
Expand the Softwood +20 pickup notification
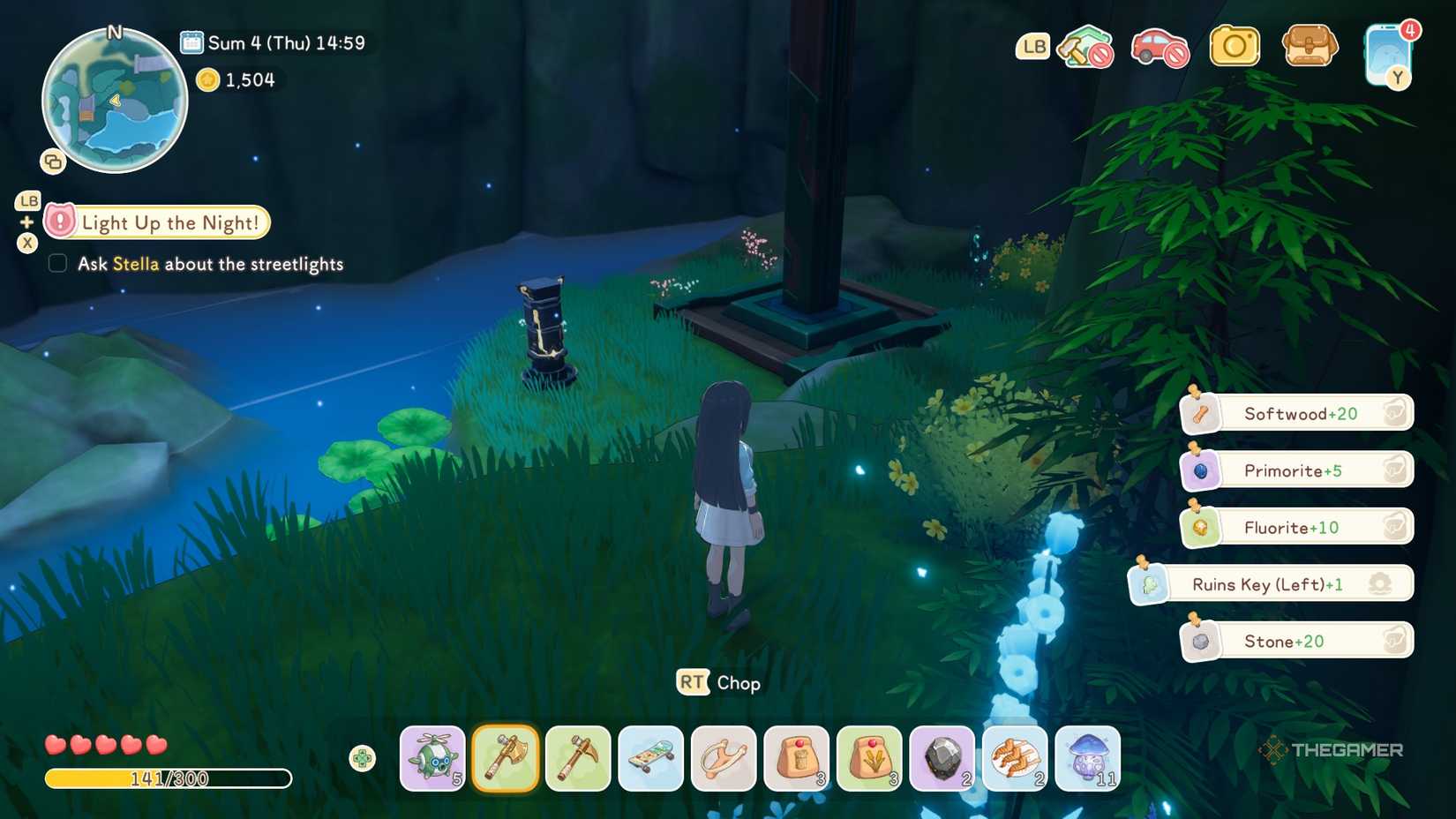1295,413
